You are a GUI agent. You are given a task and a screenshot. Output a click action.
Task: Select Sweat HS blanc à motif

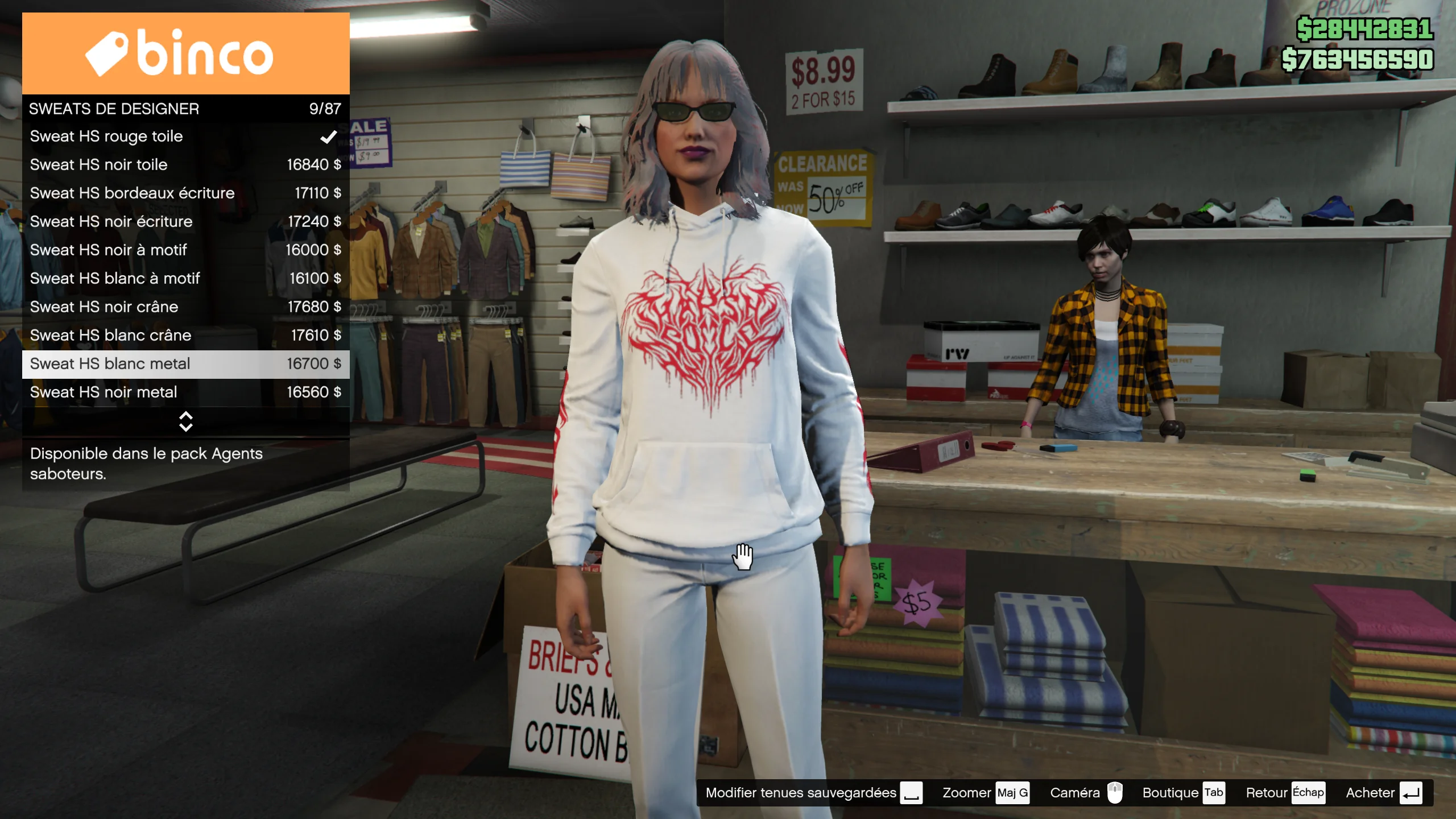coord(185,279)
